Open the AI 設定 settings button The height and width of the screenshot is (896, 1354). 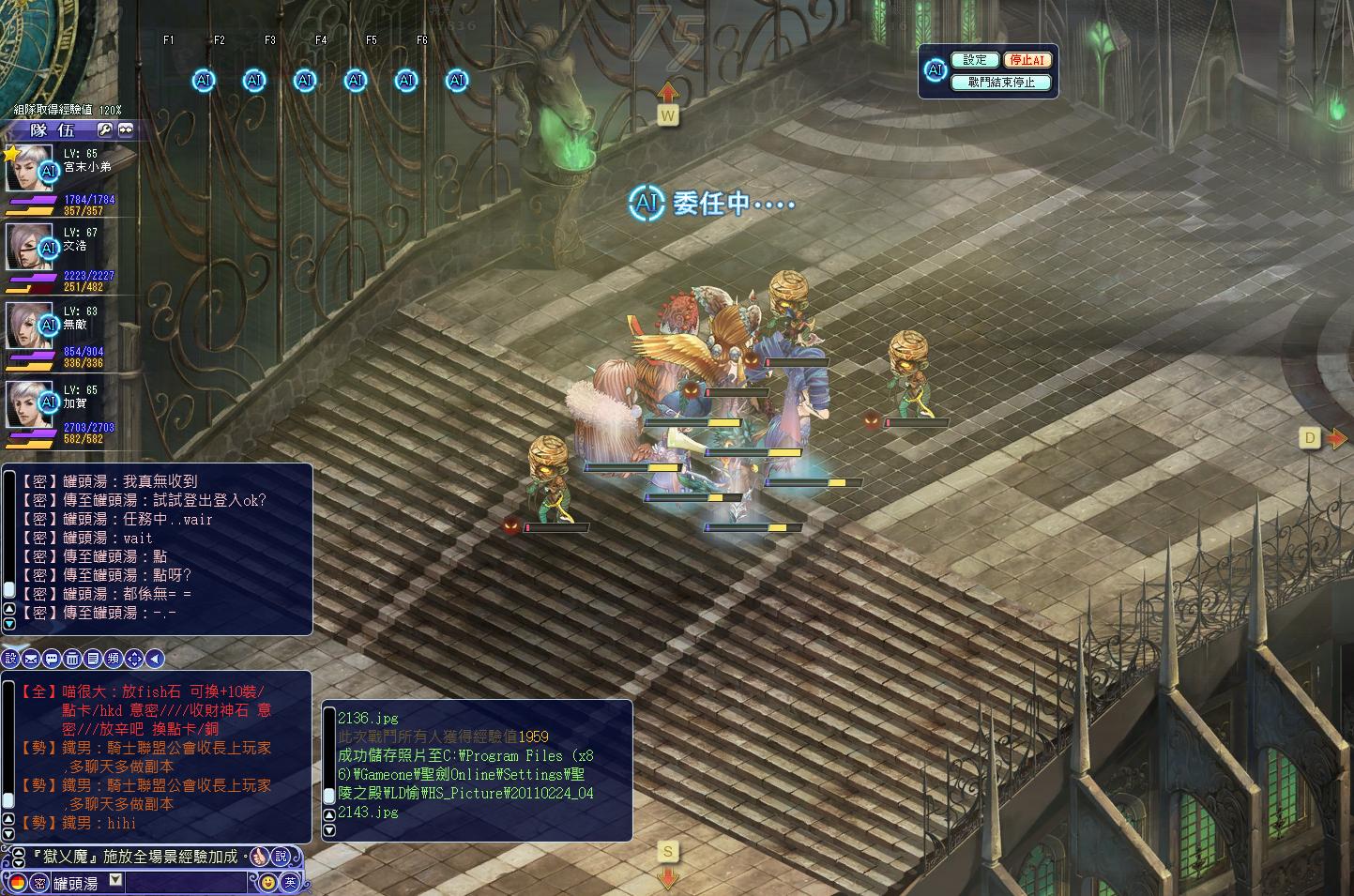coord(975,60)
